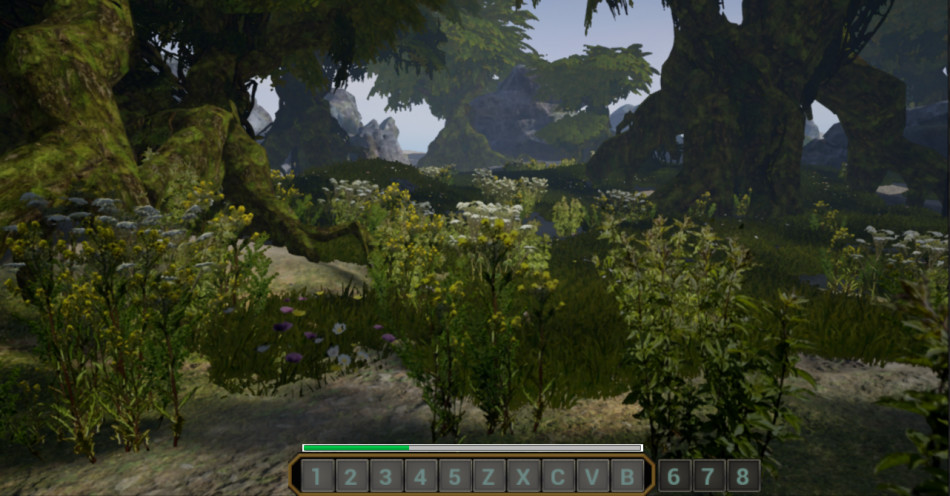Click the V hotbar slot
Image resolution: width=950 pixels, height=496 pixels.
(x=593, y=476)
